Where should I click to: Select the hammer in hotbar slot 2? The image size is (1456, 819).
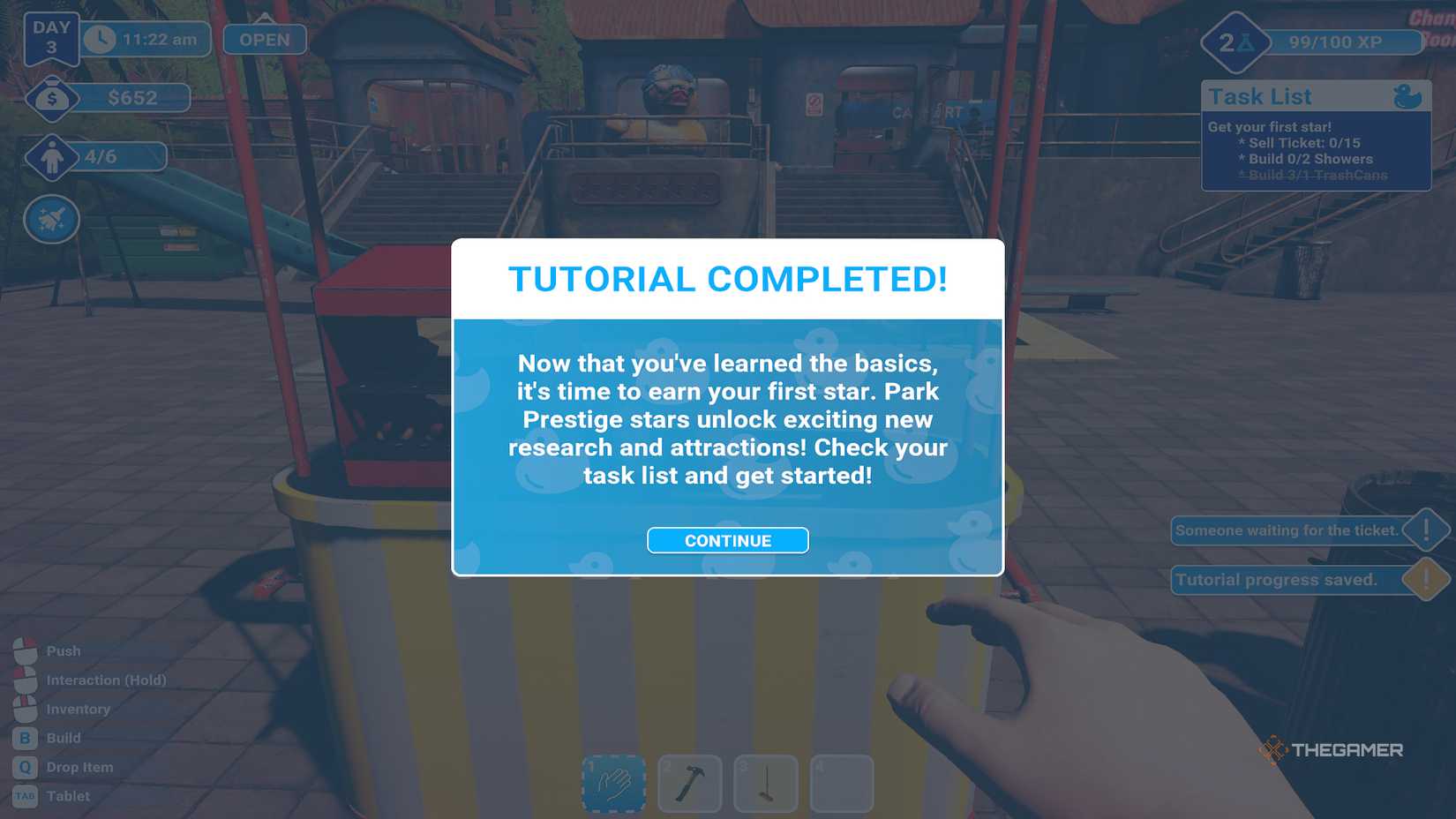[x=690, y=783]
